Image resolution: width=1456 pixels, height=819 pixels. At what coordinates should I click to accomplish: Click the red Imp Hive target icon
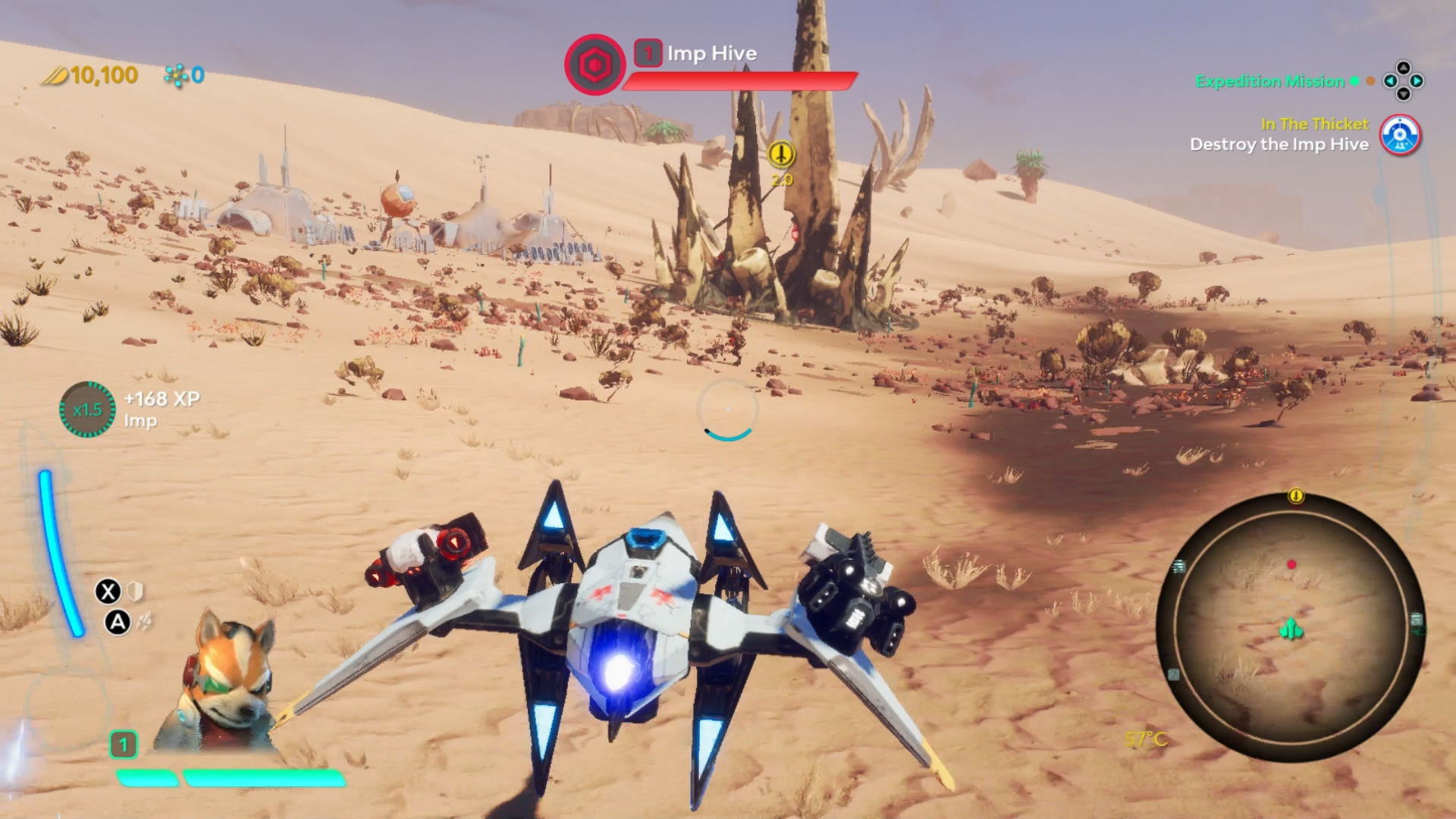595,65
